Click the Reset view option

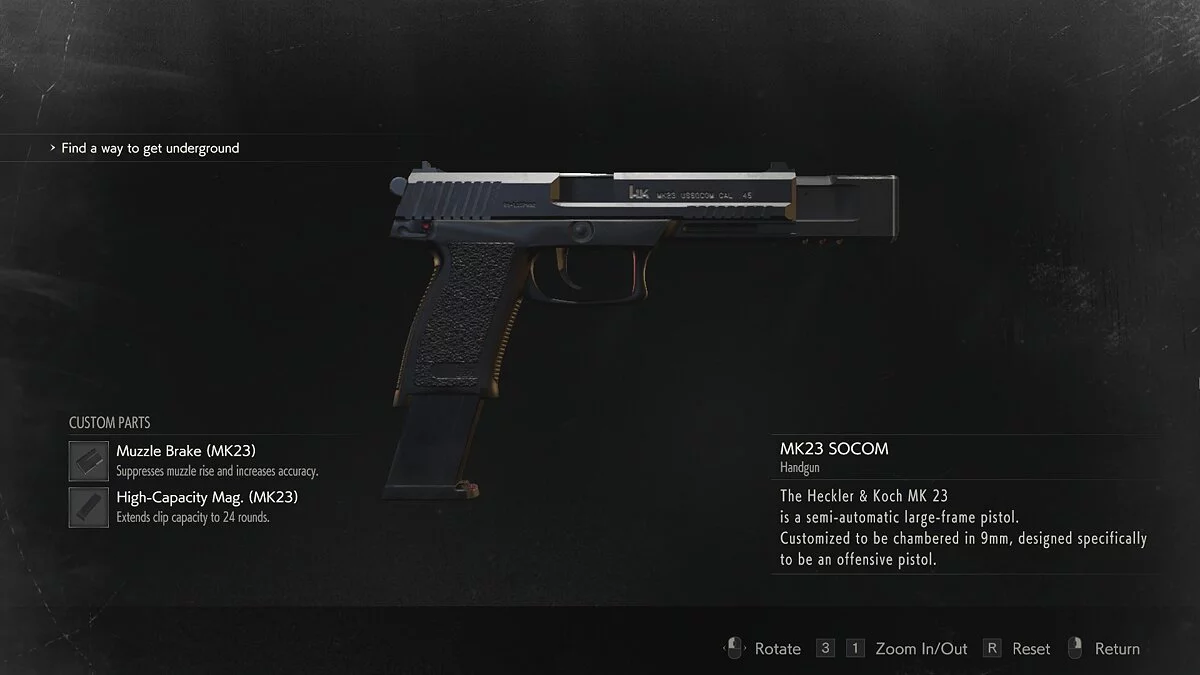[1030, 649]
